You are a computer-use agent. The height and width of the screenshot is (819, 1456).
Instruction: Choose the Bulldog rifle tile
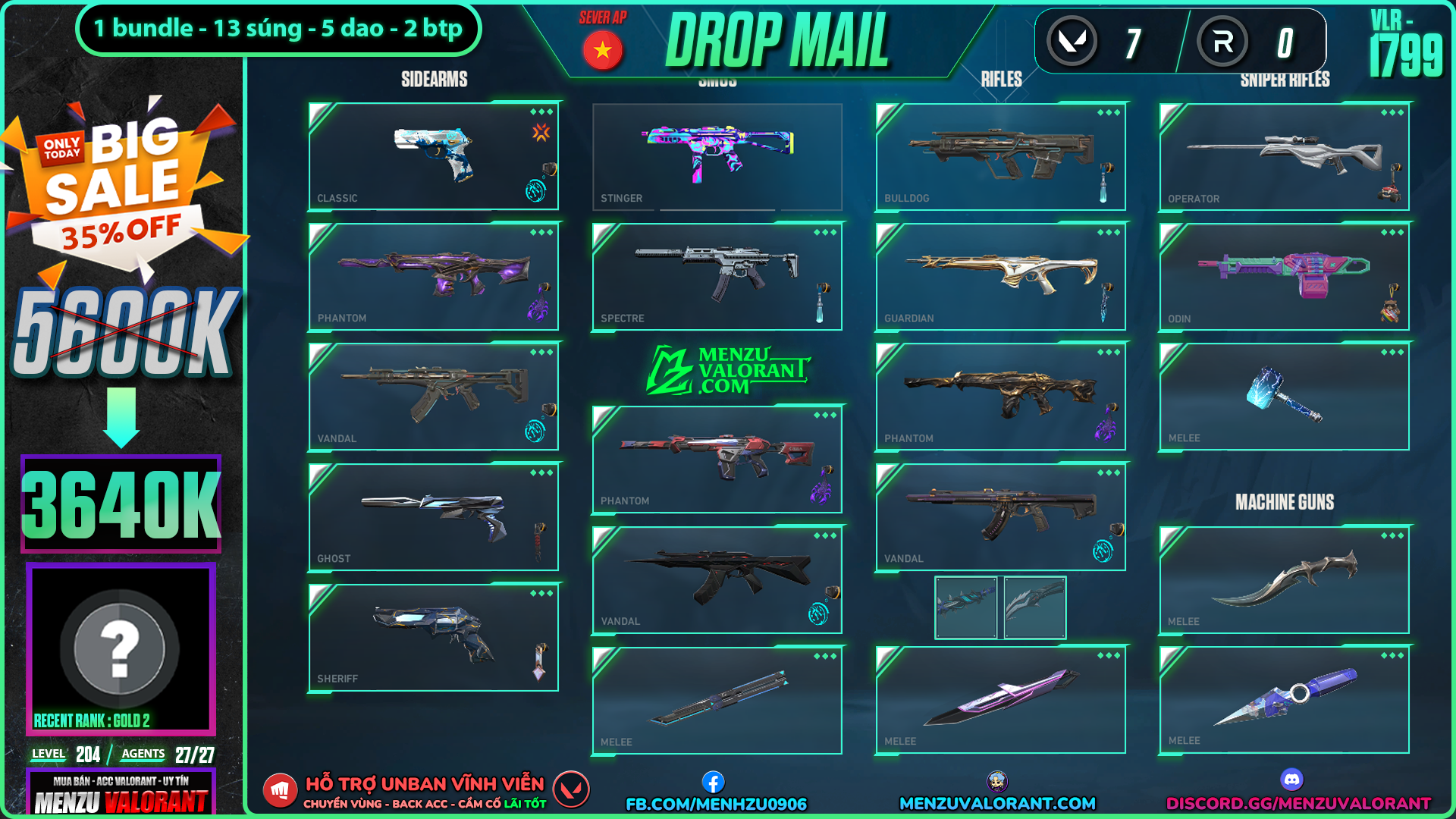click(x=1000, y=156)
